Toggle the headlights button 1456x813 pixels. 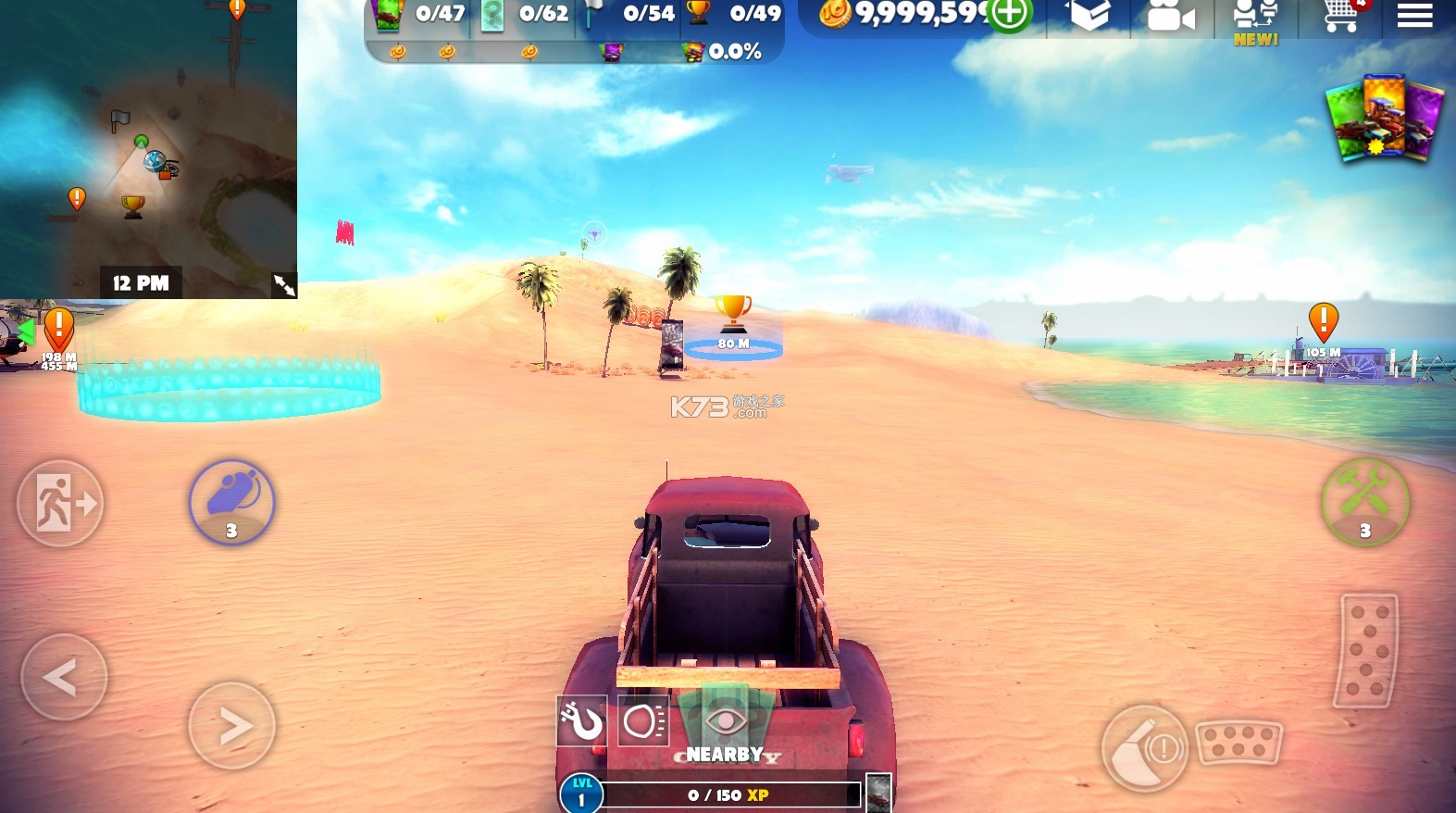pyautogui.click(x=643, y=720)
